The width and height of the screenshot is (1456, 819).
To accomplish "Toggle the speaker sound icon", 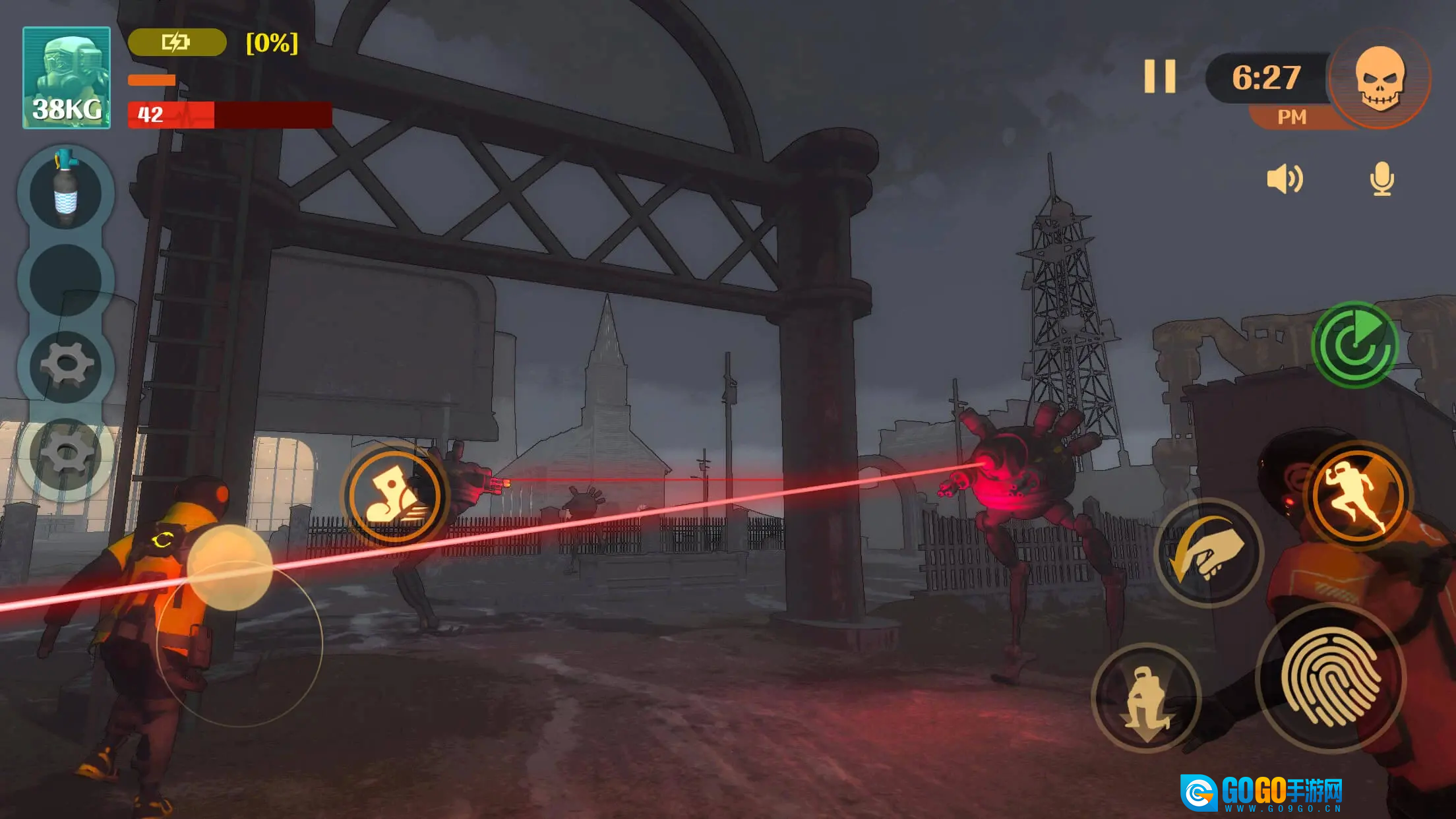I will pos(1285,179).
